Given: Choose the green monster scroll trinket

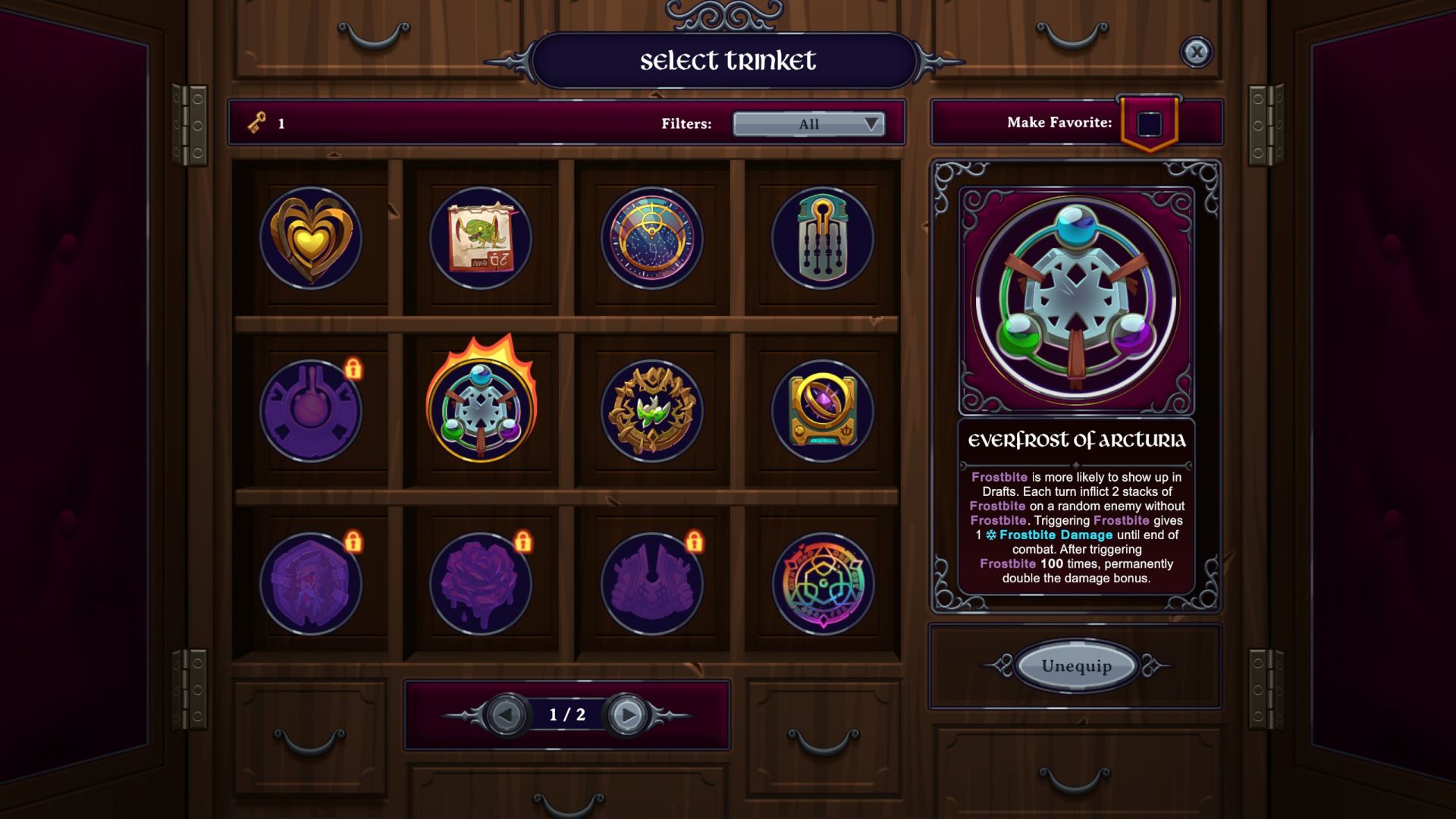Looking at the screenshot, I should (x=481, y=238).
